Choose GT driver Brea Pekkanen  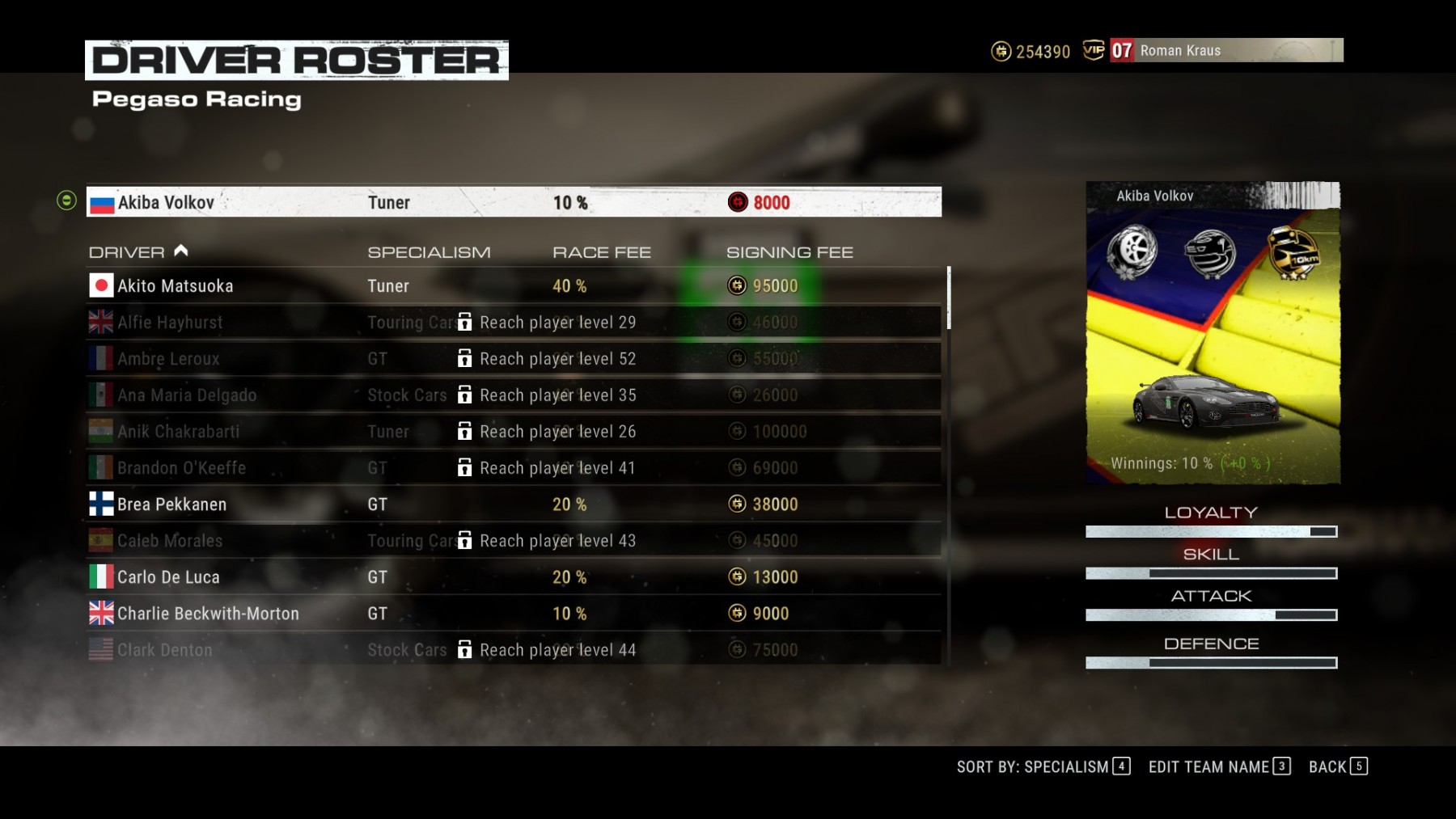pyautogui.click(x=513, y=504)
